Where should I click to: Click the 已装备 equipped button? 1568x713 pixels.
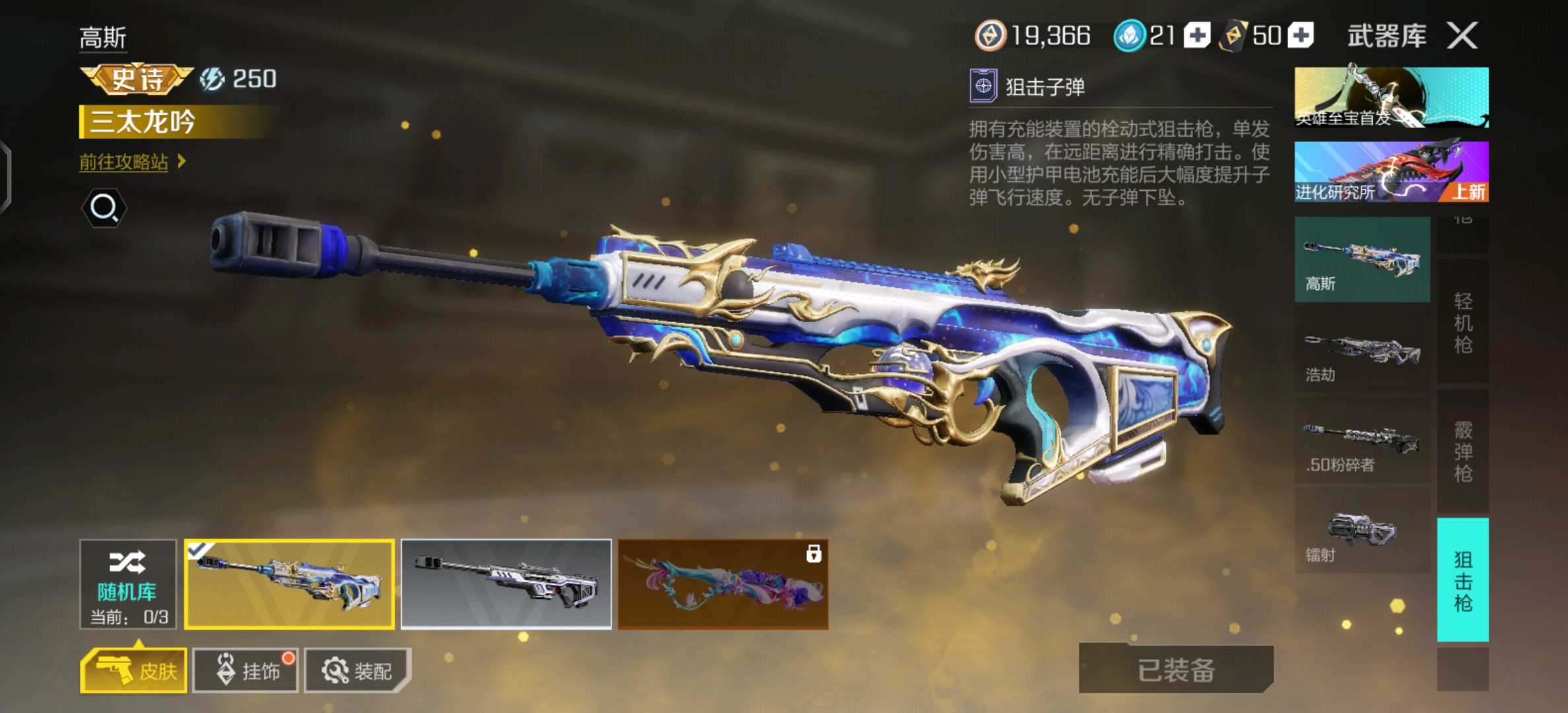click(1176, 669)
